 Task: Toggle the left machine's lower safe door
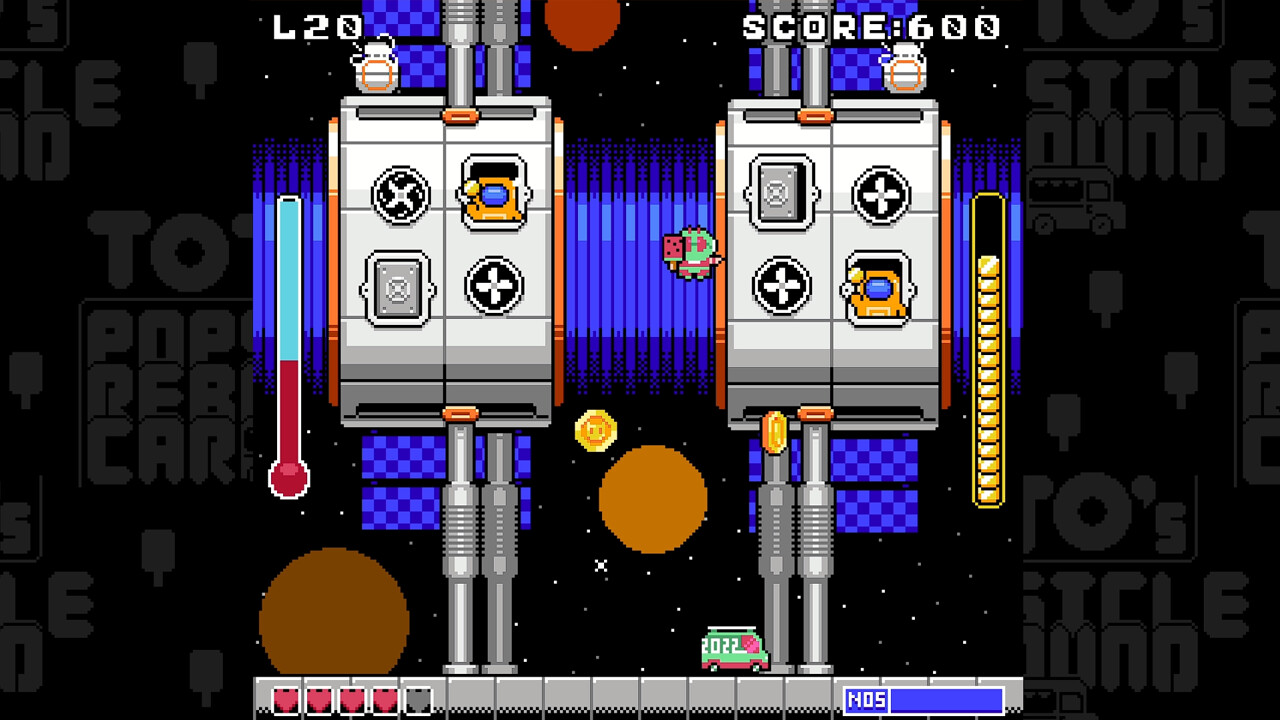tap(397, 288)
